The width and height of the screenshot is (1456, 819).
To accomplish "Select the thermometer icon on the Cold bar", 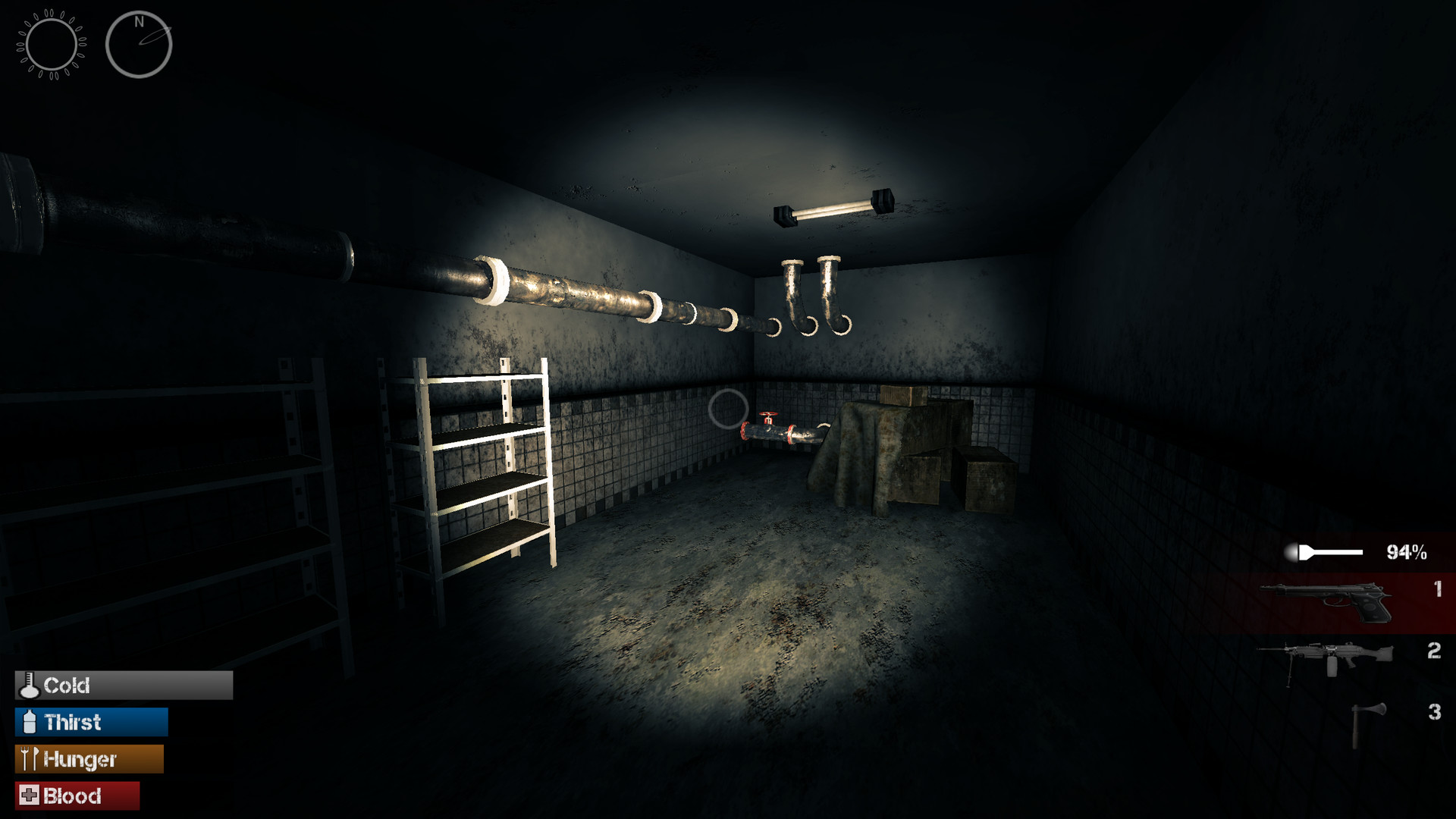I will [x=29, y=686].
